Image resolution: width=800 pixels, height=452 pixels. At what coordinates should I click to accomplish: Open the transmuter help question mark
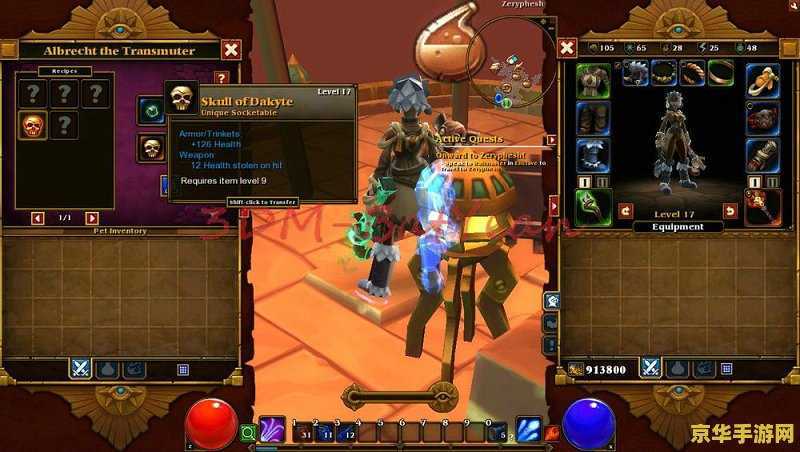click(x=222, y=77)
